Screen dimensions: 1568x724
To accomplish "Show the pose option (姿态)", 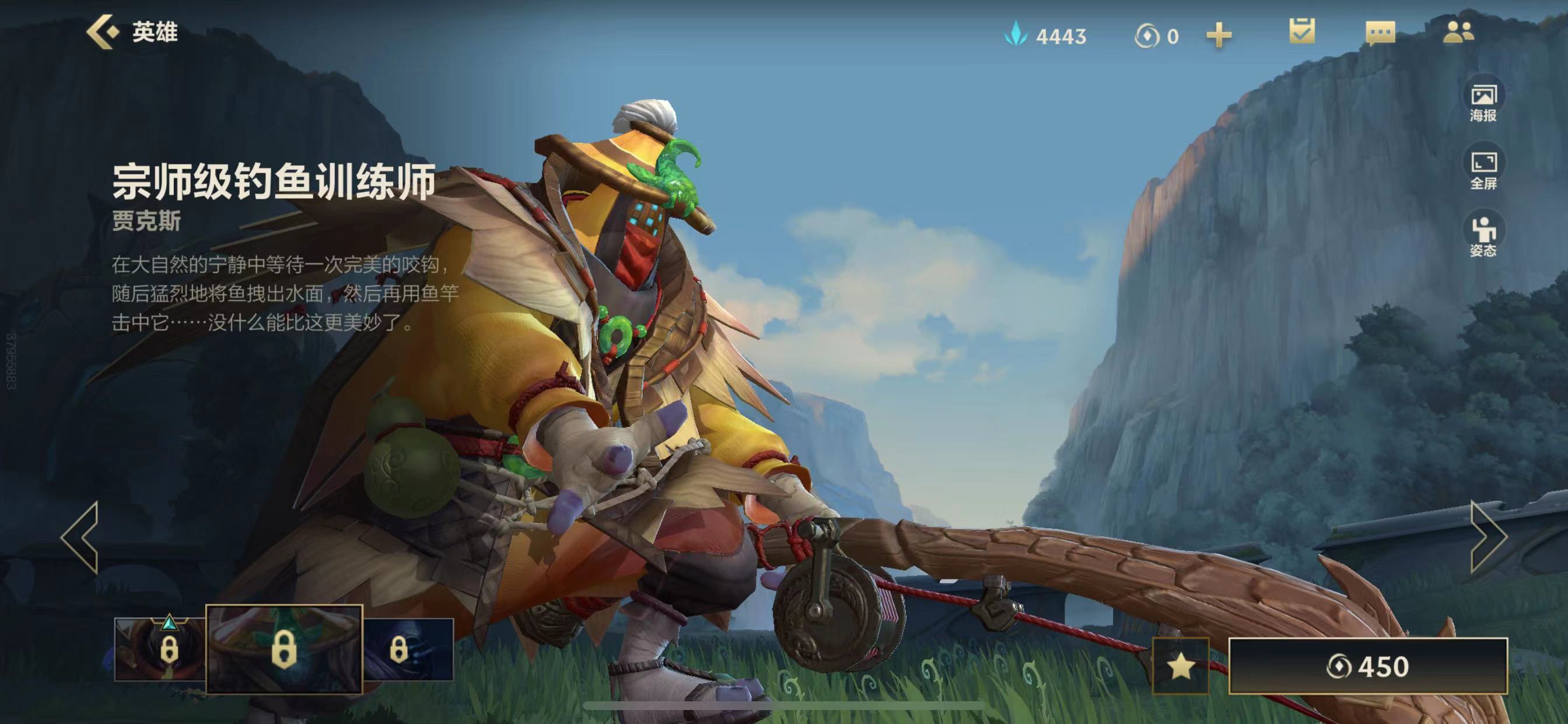I will coord(1483,237).
